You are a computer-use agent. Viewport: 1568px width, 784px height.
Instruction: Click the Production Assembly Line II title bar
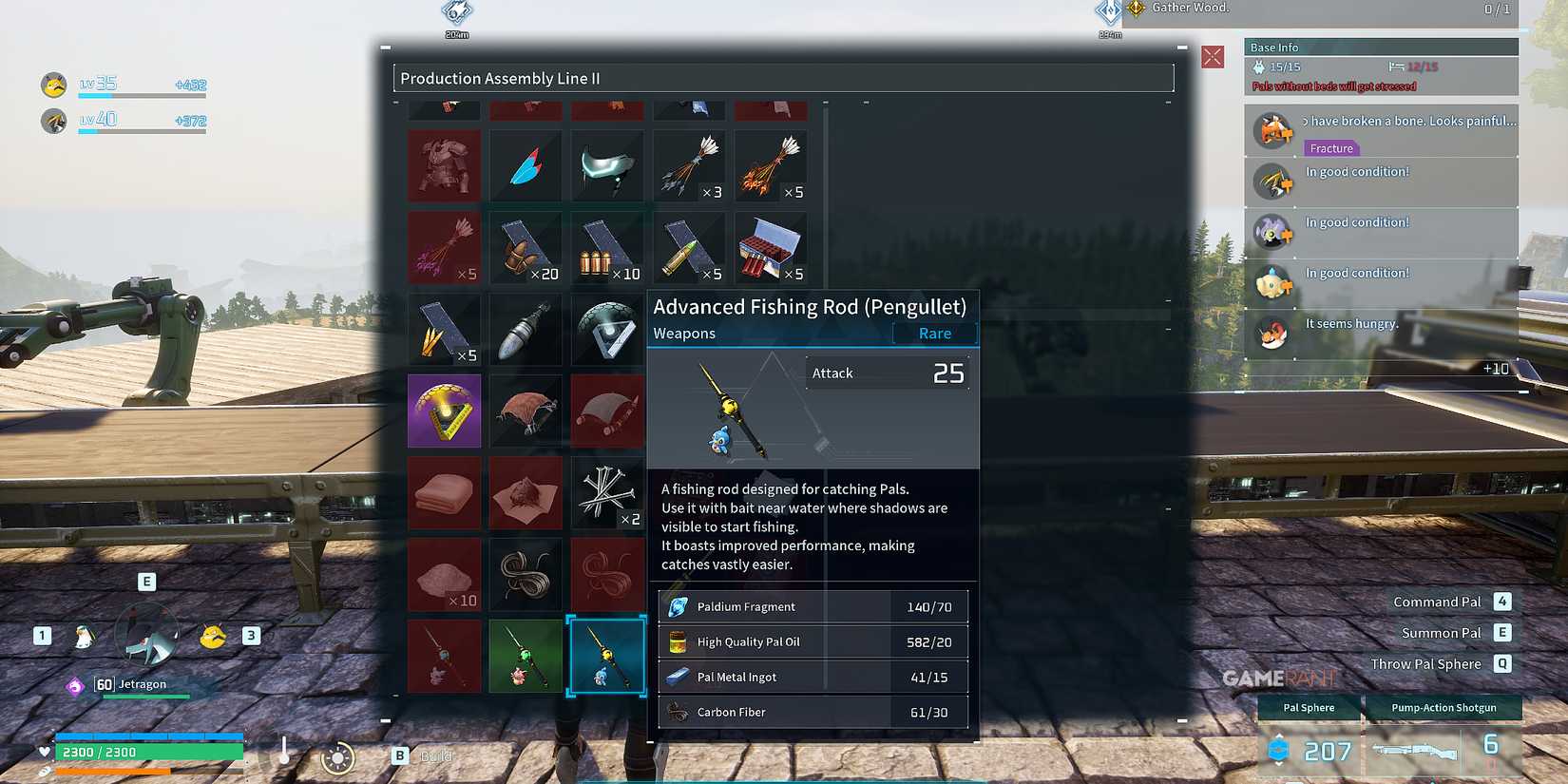click(x=782, y=78)
